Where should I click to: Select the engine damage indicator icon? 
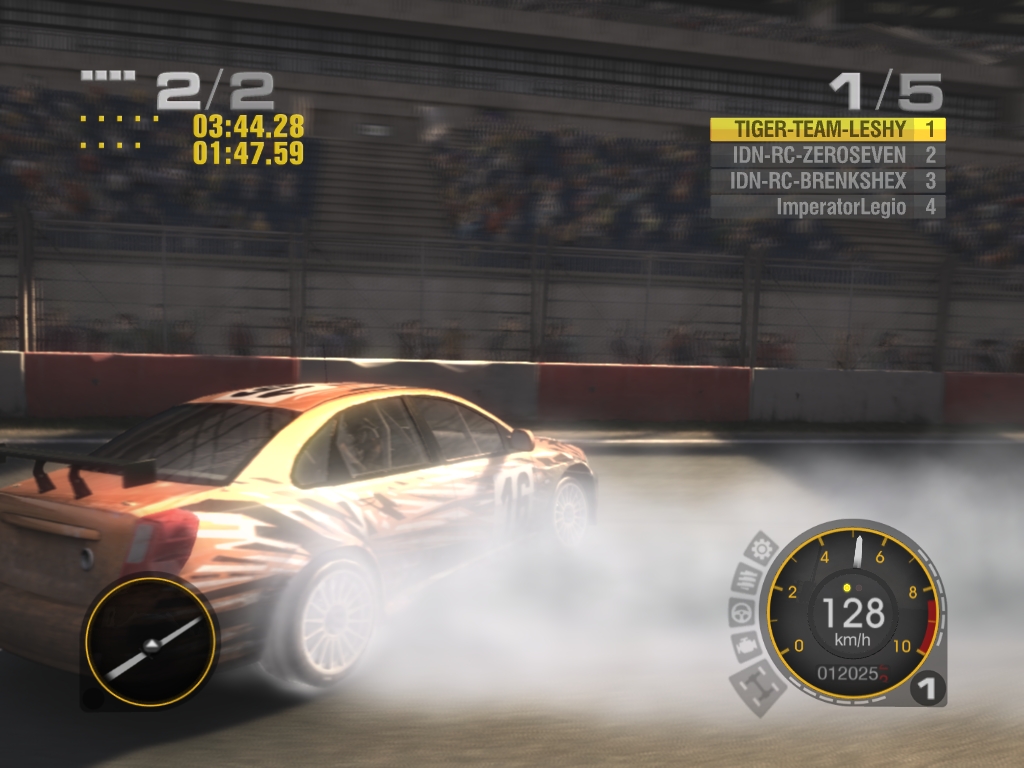(x=745, y=646)
